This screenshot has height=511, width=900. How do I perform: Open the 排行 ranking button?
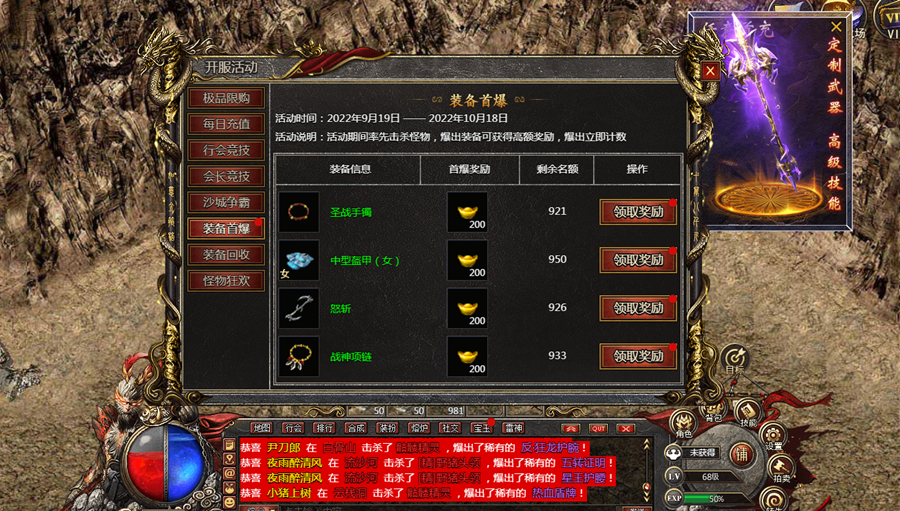(x=324, y=428)
